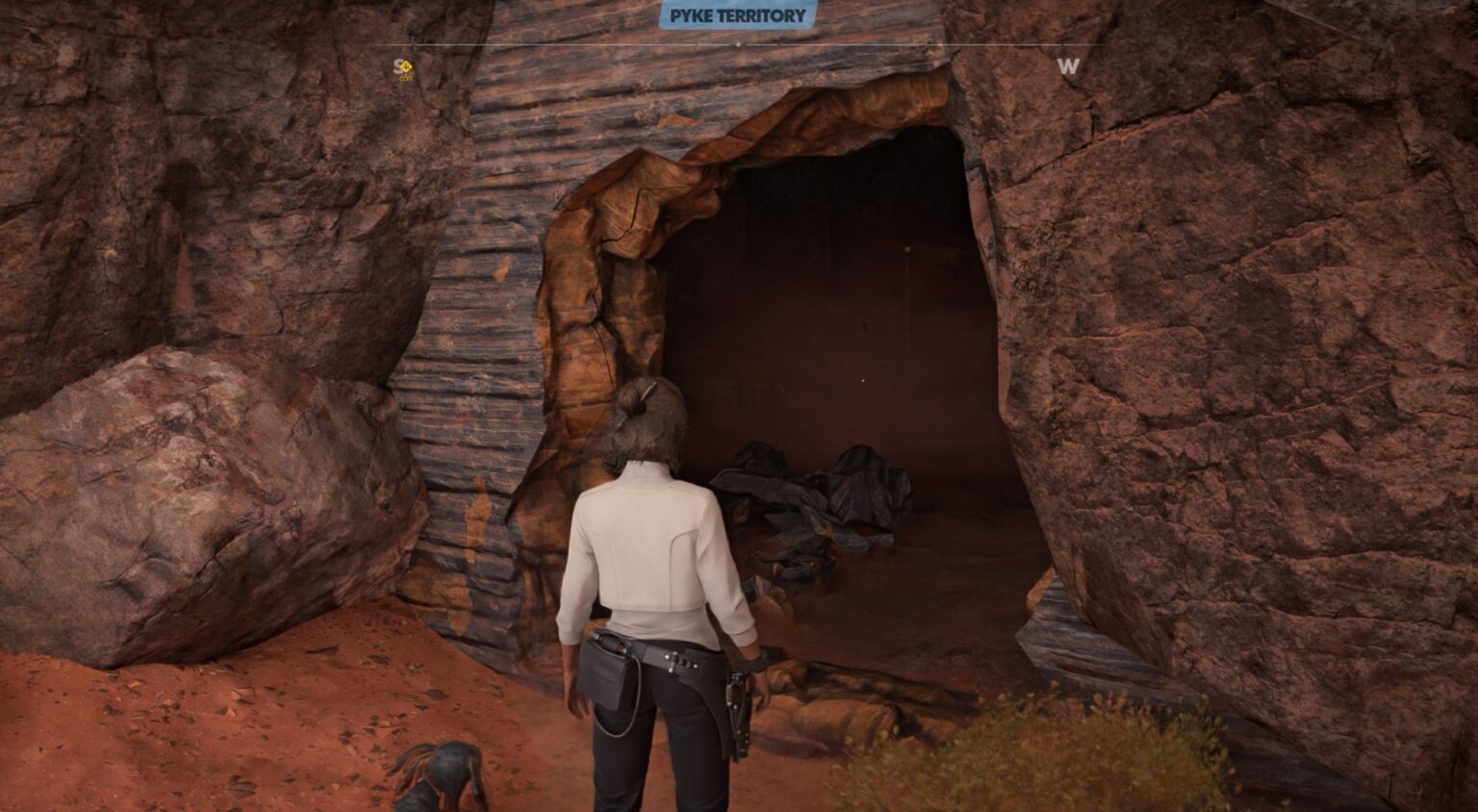Click the diamond-shaped objective icon near the compass
Viewport: 1478px width, 812px height.
point(405,65)
